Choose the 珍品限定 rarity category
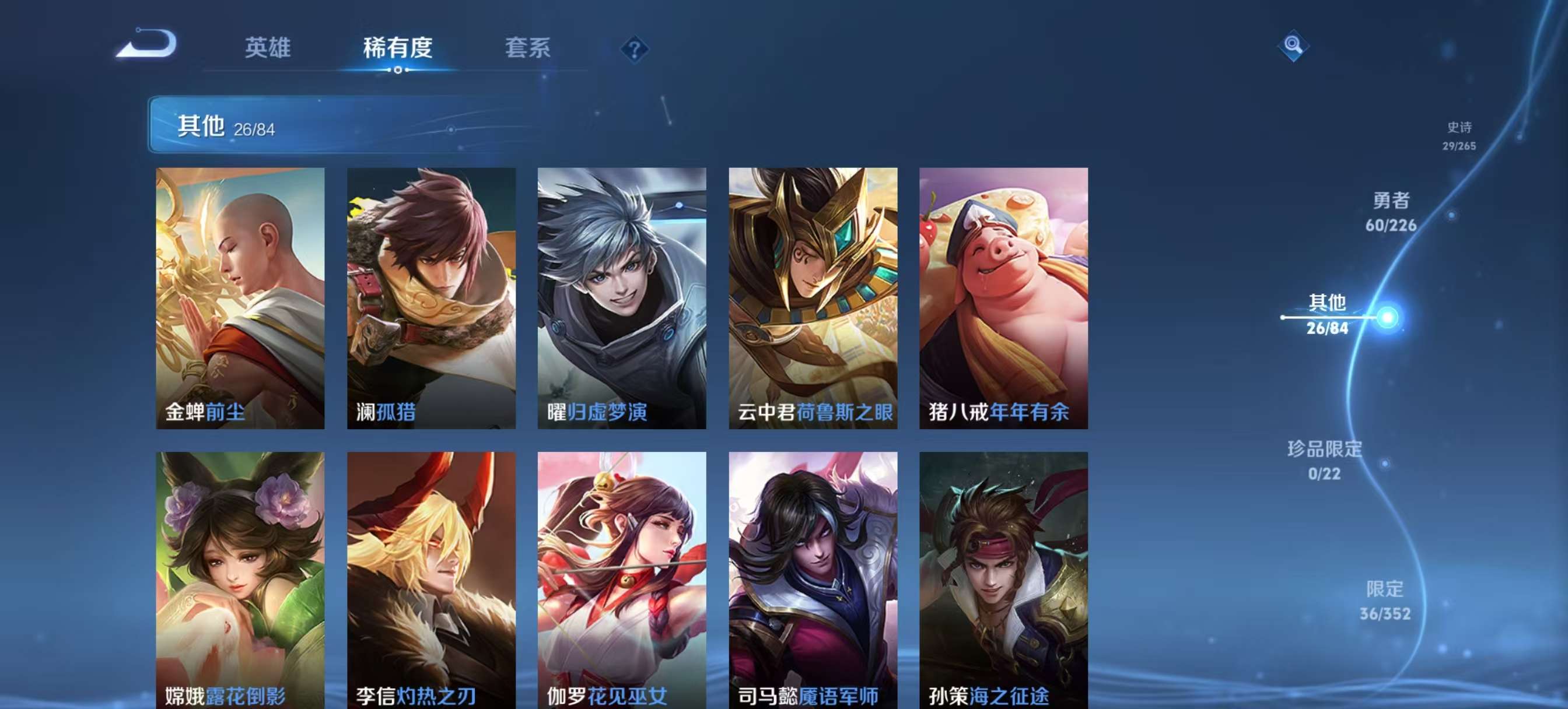Image resolution: width=1568 pixels, height=709 pixels. click(x=1325, y=460)
